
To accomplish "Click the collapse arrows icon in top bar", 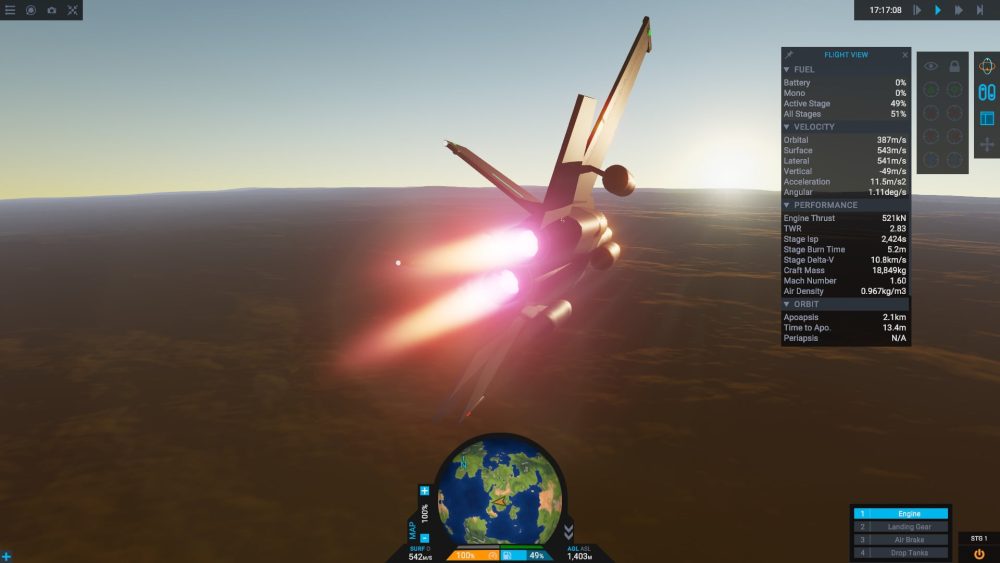I will click(73, 10).
